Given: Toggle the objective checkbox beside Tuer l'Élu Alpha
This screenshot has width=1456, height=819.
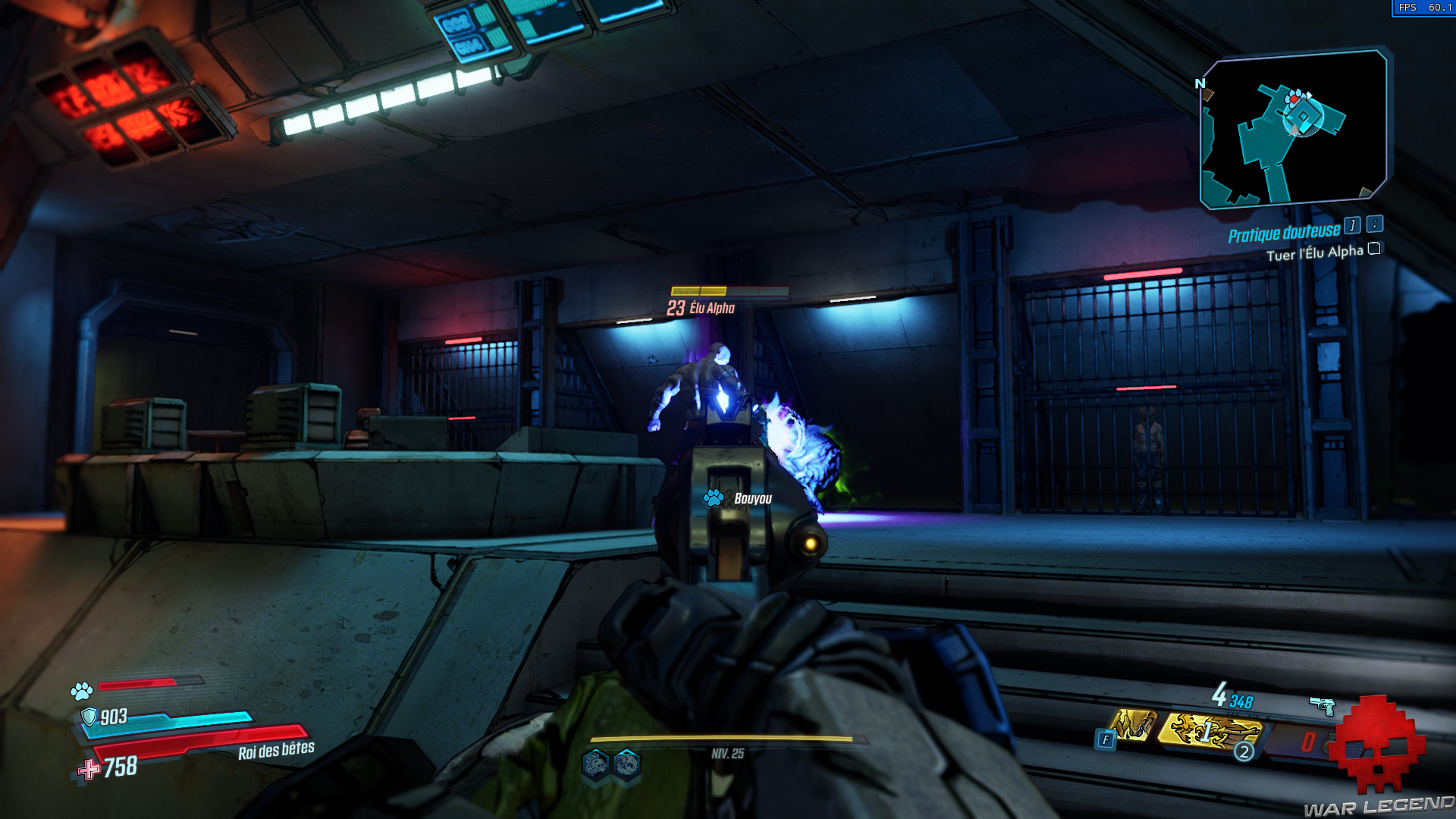Looking at the screenshot, I should [1374, 249].
